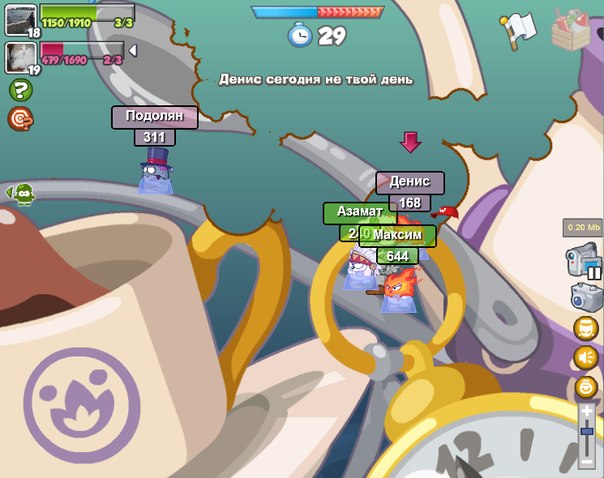The width and height of the screenshot is (604, 478).
Task: Toggle the video camera recording button
Action: [x=583, y=261]
